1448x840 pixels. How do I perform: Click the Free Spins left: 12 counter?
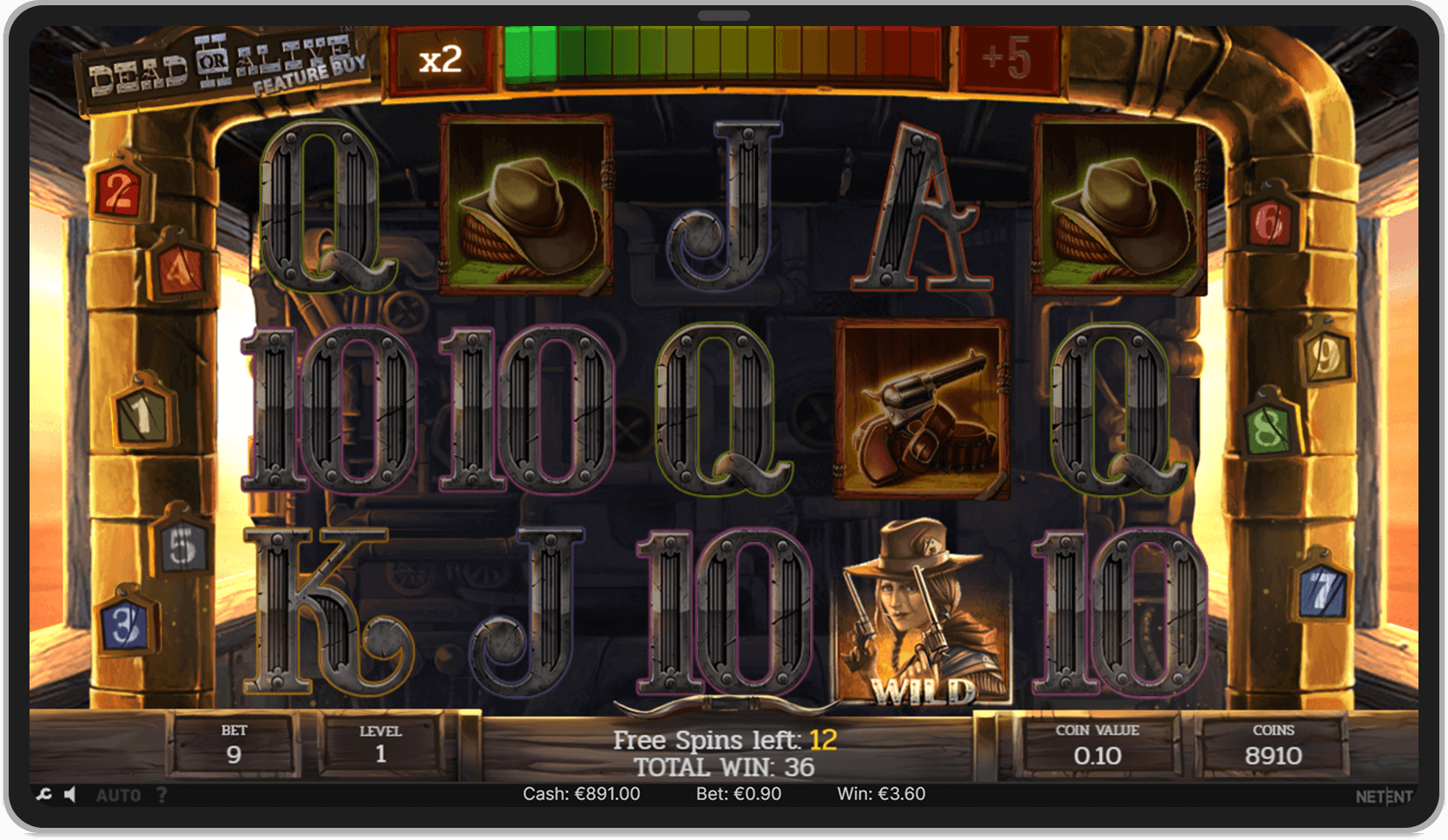click(x=723, y=738)
